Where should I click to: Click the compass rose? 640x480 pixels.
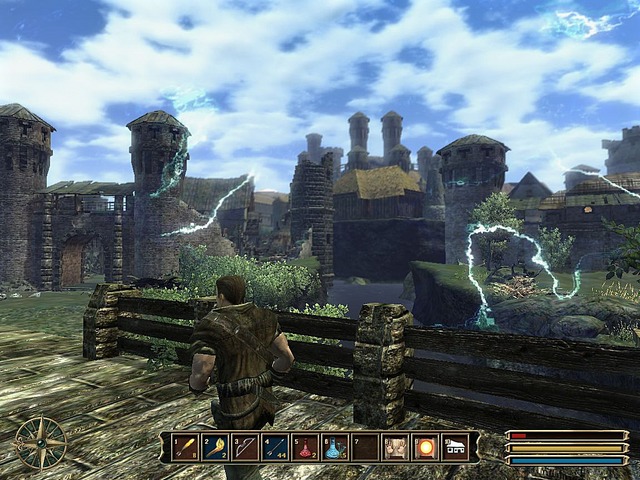(41, 442)
